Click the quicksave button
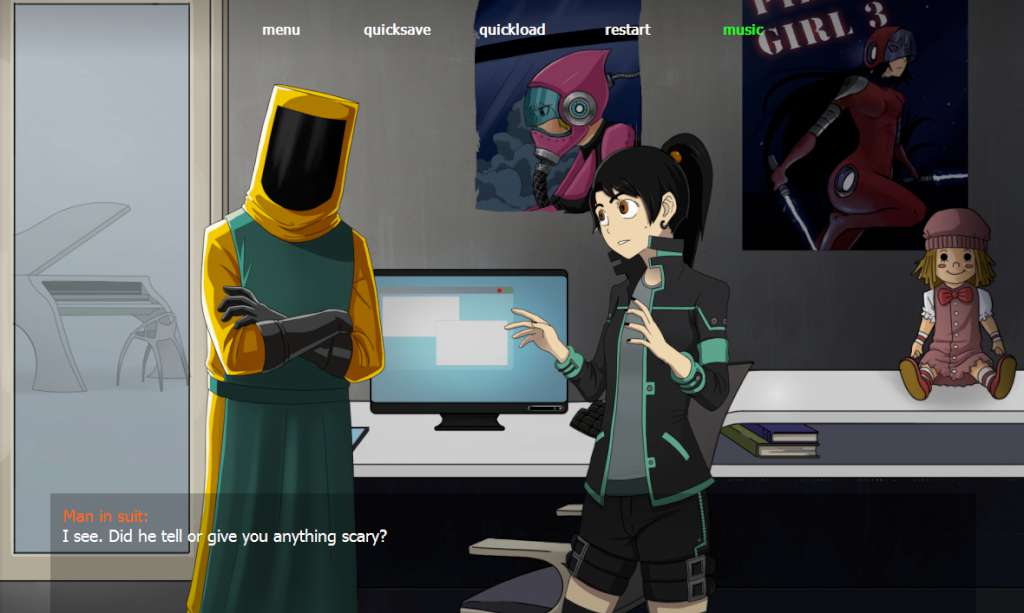This screenshot has width=1024, height=613. (397, 30)
